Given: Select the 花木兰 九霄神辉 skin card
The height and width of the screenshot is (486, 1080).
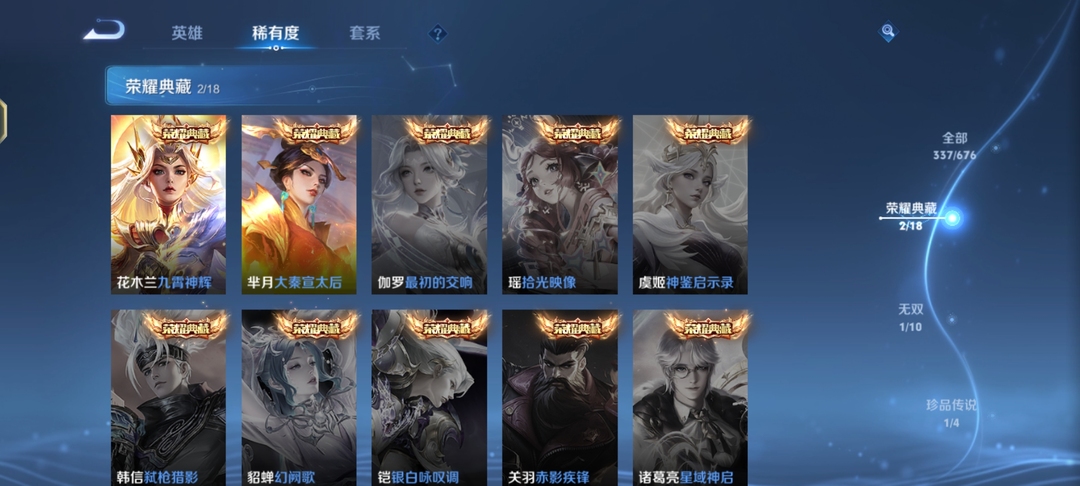Looking at the screenshot, I should 169,205.
